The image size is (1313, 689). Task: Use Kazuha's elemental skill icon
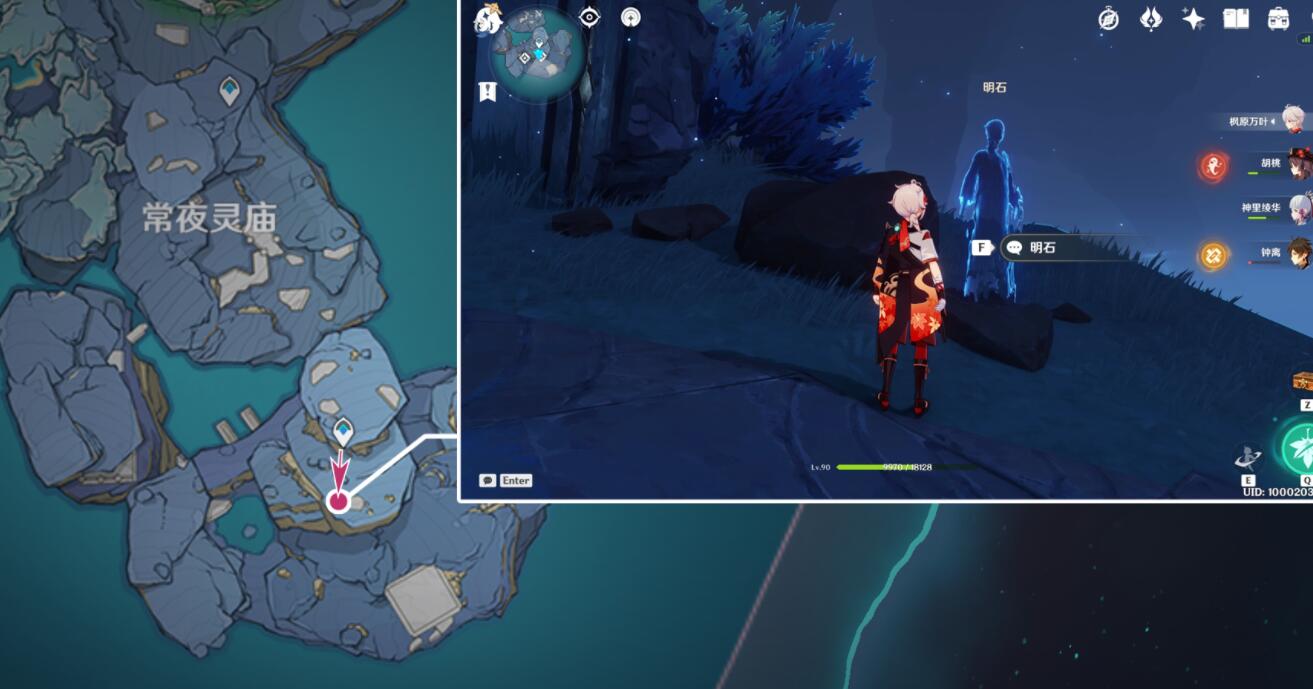coord(1249,457)
